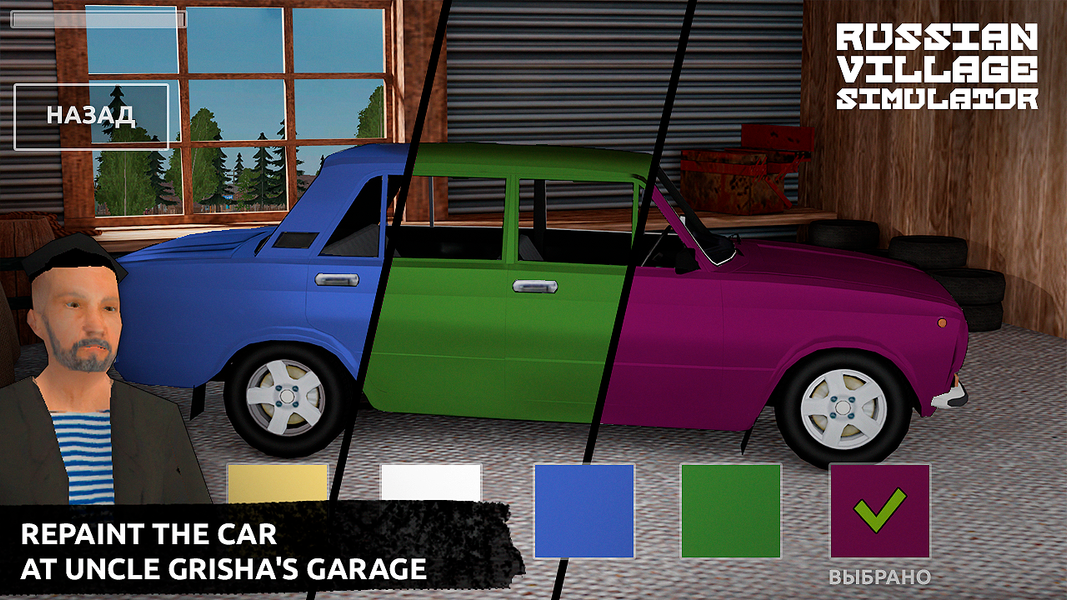
Task: Choose the yellow paint swatch
Action: [277, 483]
